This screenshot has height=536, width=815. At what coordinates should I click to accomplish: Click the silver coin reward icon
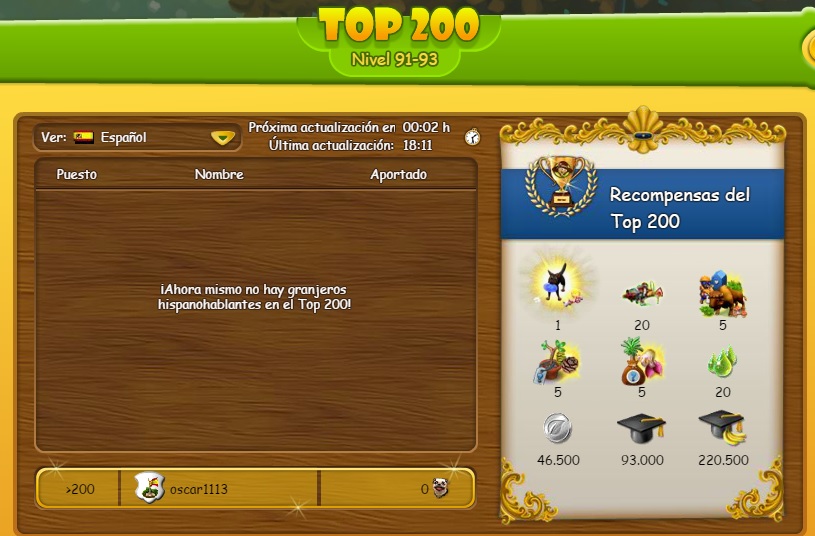558,428
